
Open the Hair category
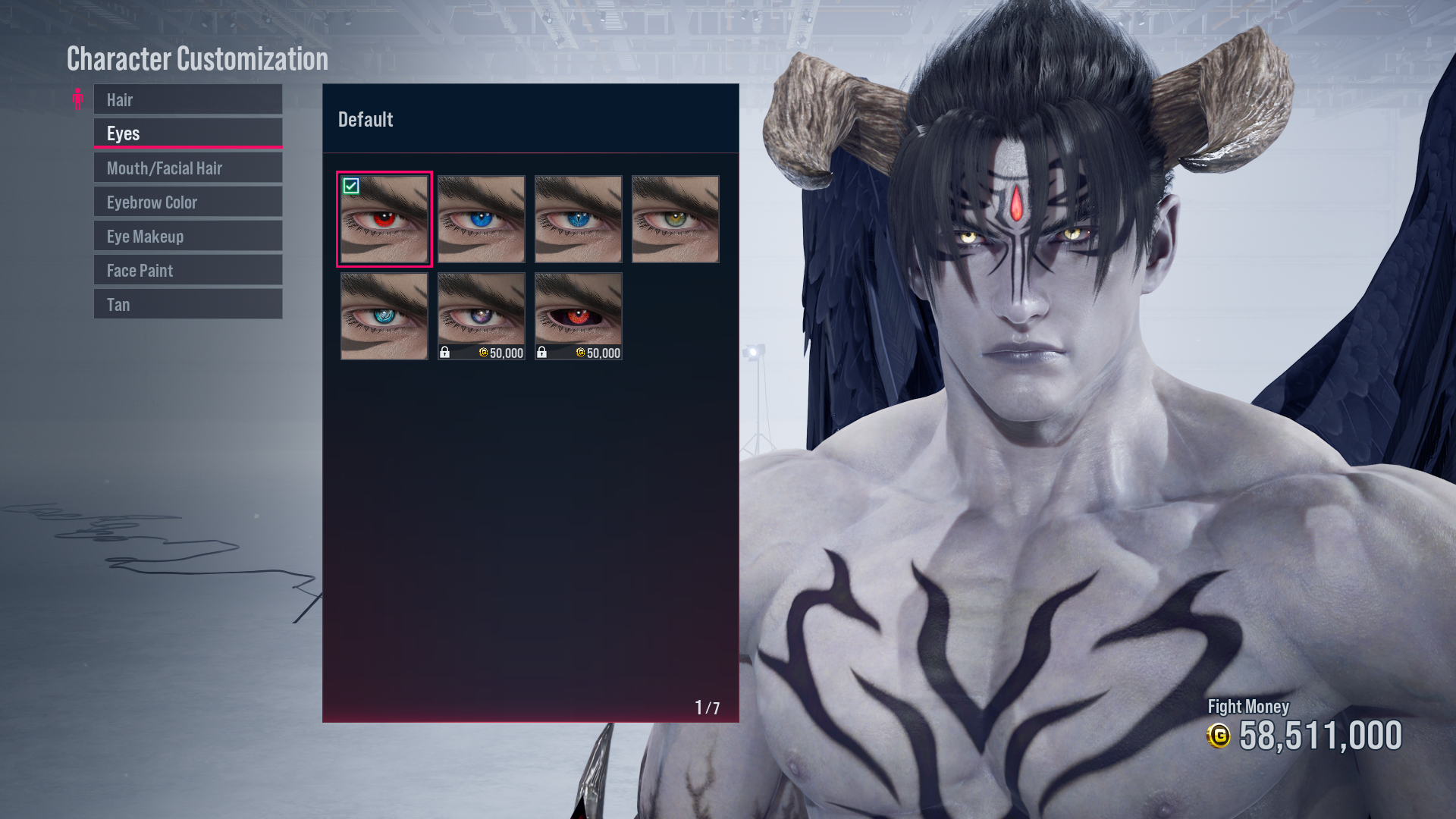pyautogui.click(x=187, y=99)
